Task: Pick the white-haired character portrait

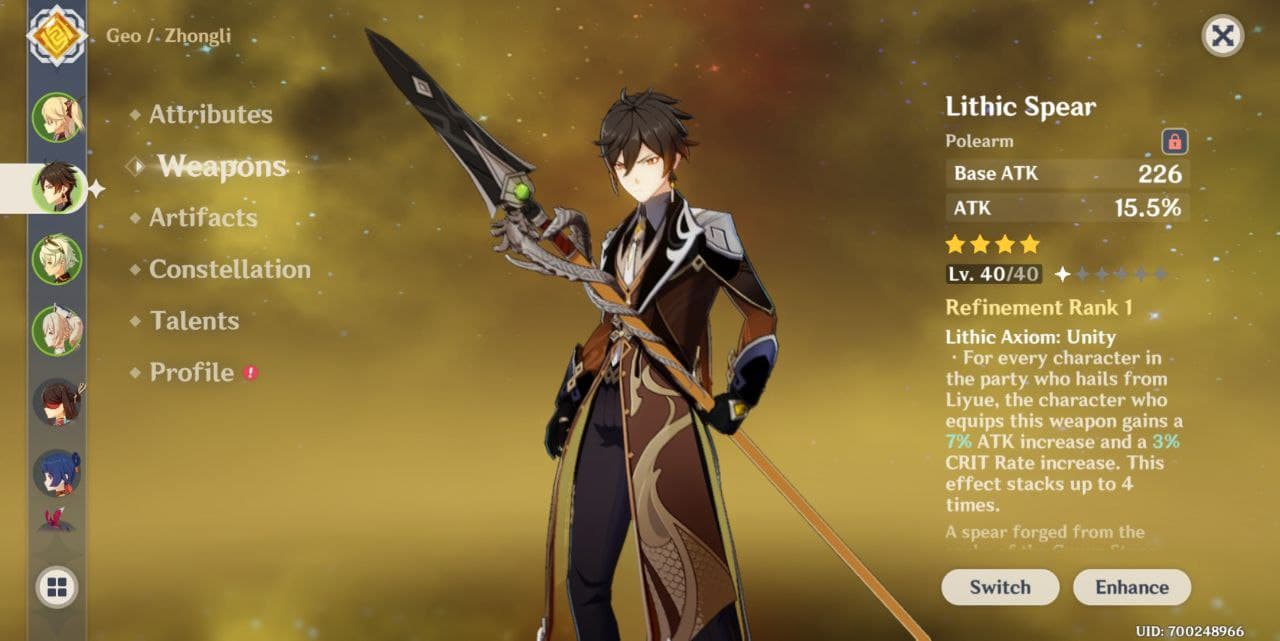Action: 57,330
